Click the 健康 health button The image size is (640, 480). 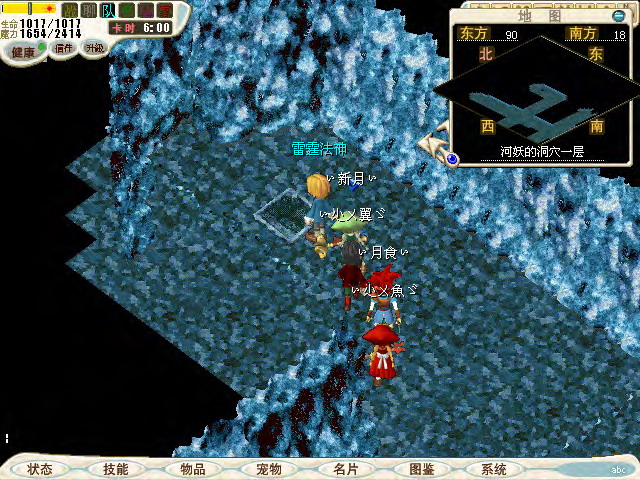pos(23,49)
